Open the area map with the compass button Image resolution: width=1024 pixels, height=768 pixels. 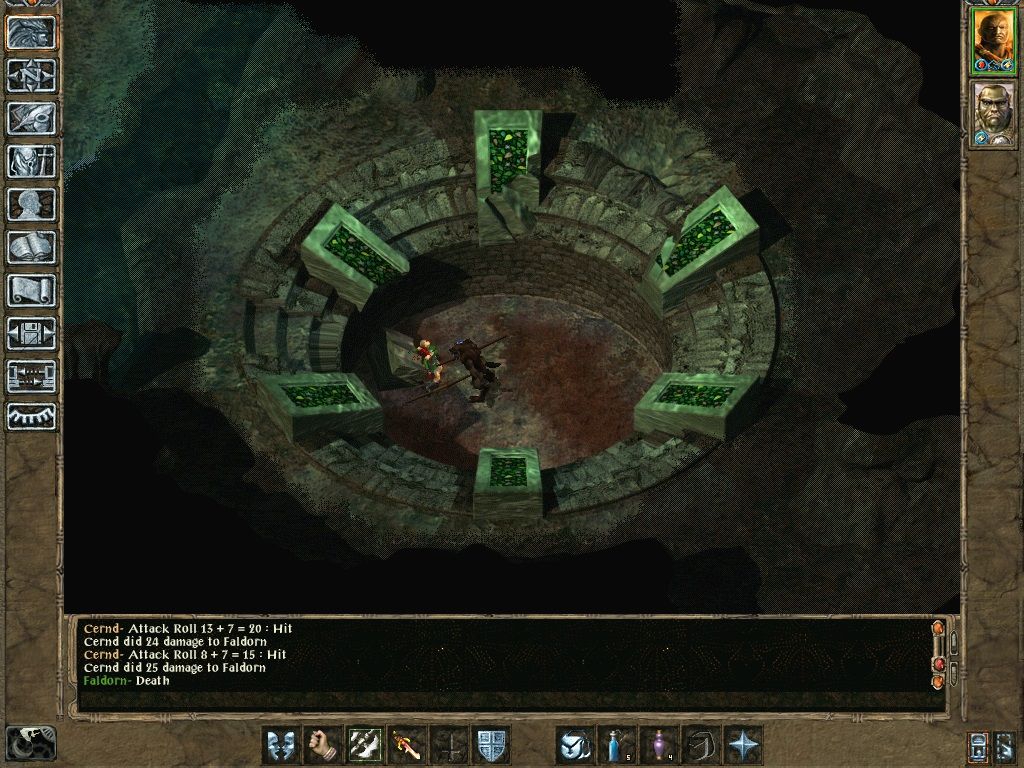31,75
